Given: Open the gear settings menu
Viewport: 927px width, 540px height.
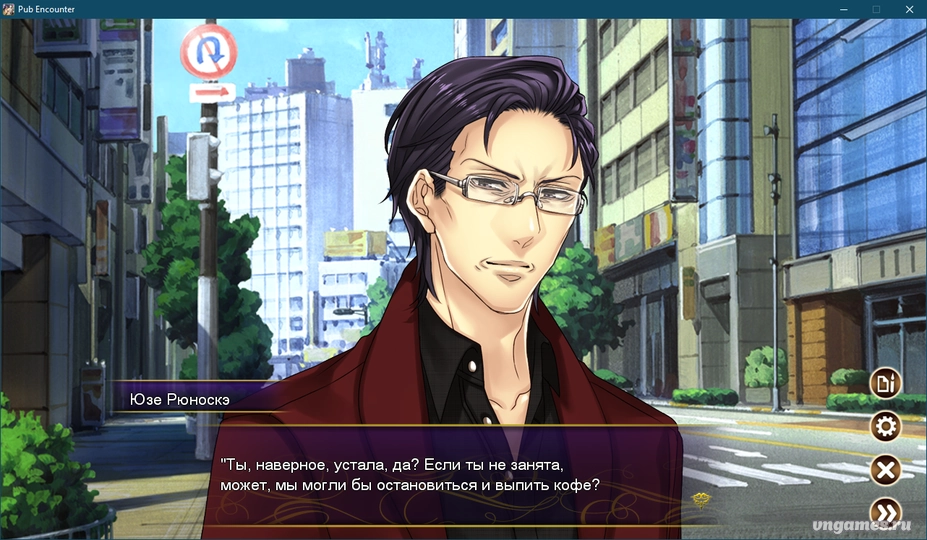Looking at the screenshot, I should click(x=885, y=427).
